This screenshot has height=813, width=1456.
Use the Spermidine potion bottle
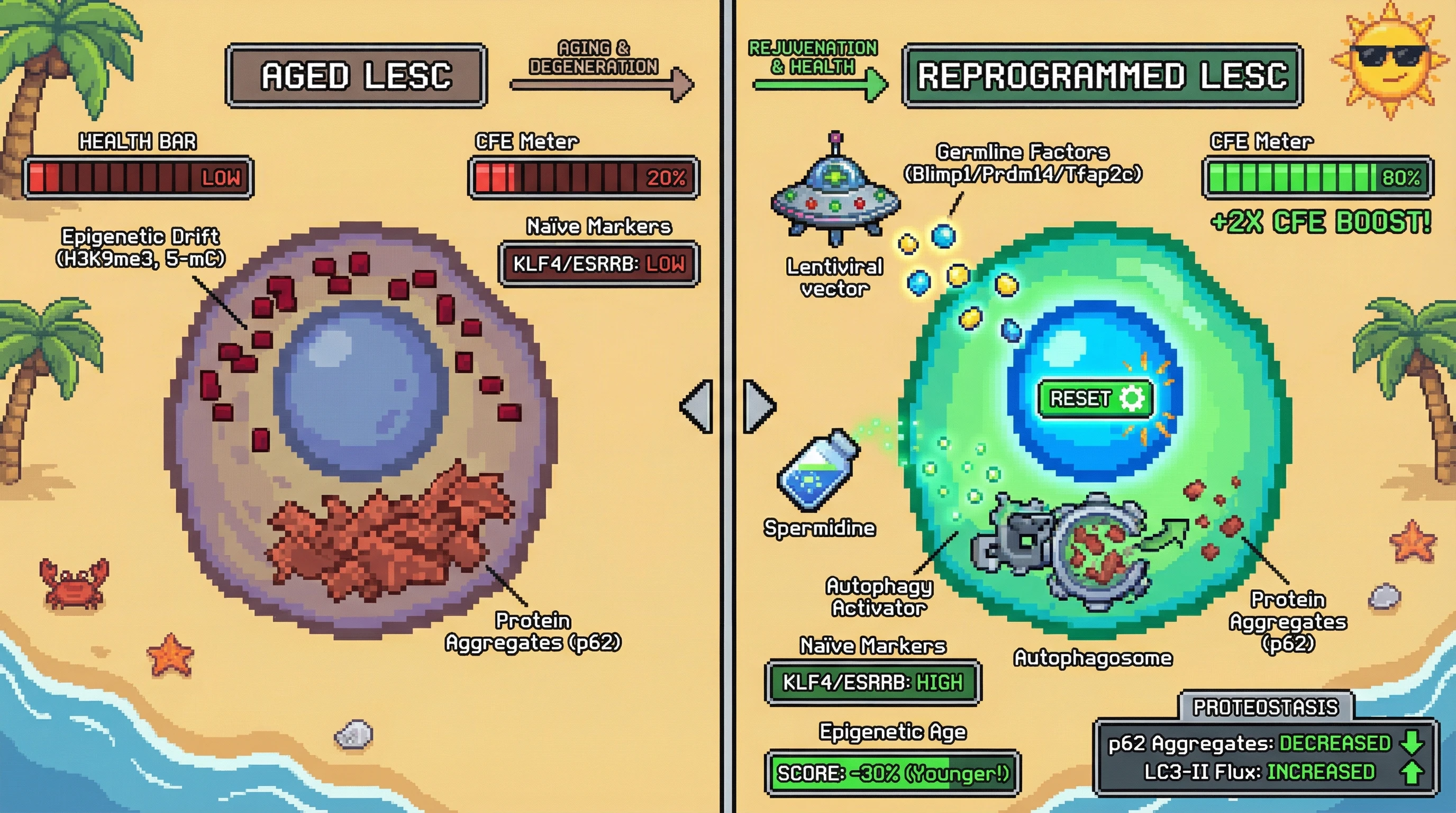coord(818,471)
